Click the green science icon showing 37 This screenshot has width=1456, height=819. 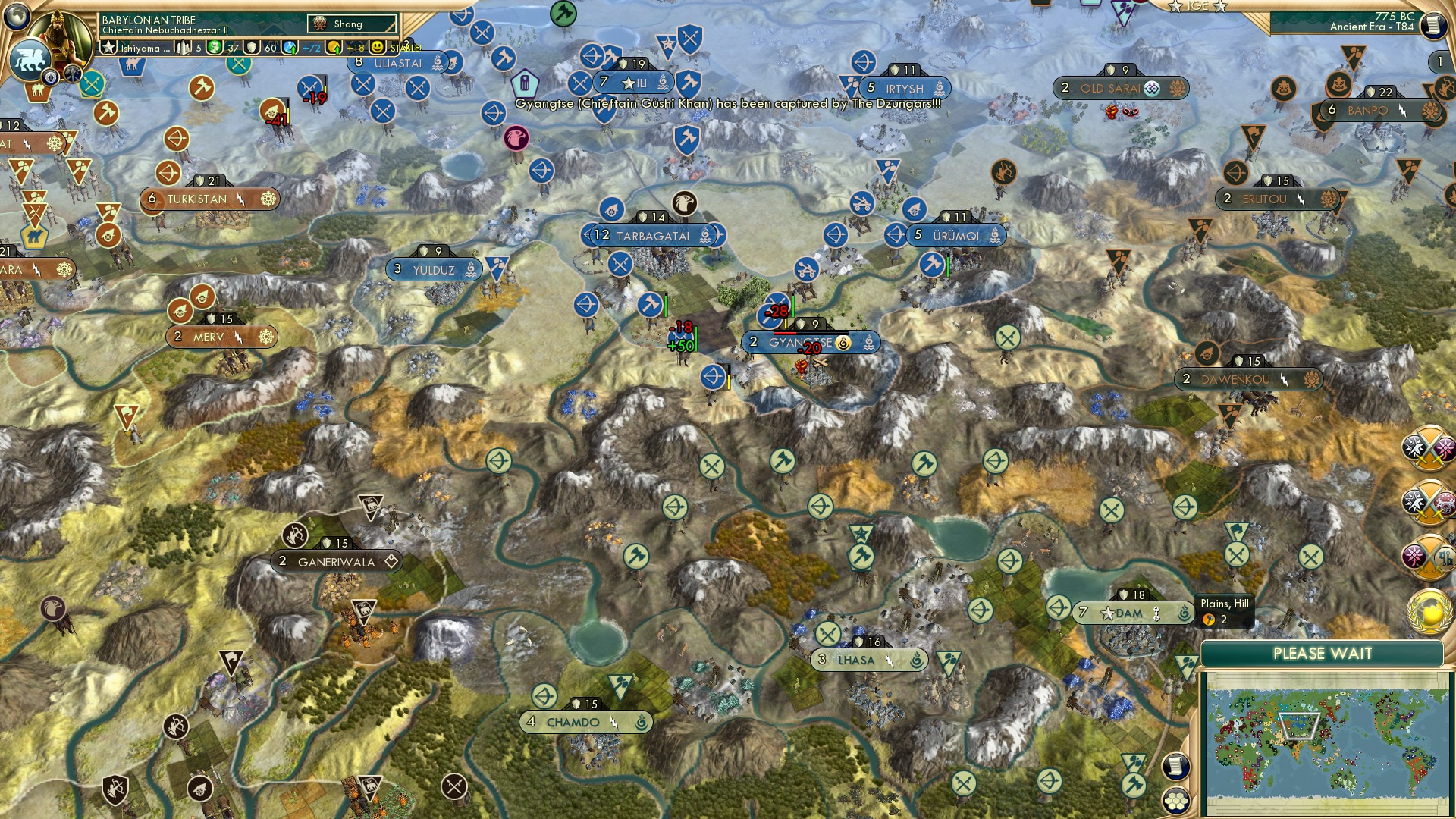[x=214, y=47]
